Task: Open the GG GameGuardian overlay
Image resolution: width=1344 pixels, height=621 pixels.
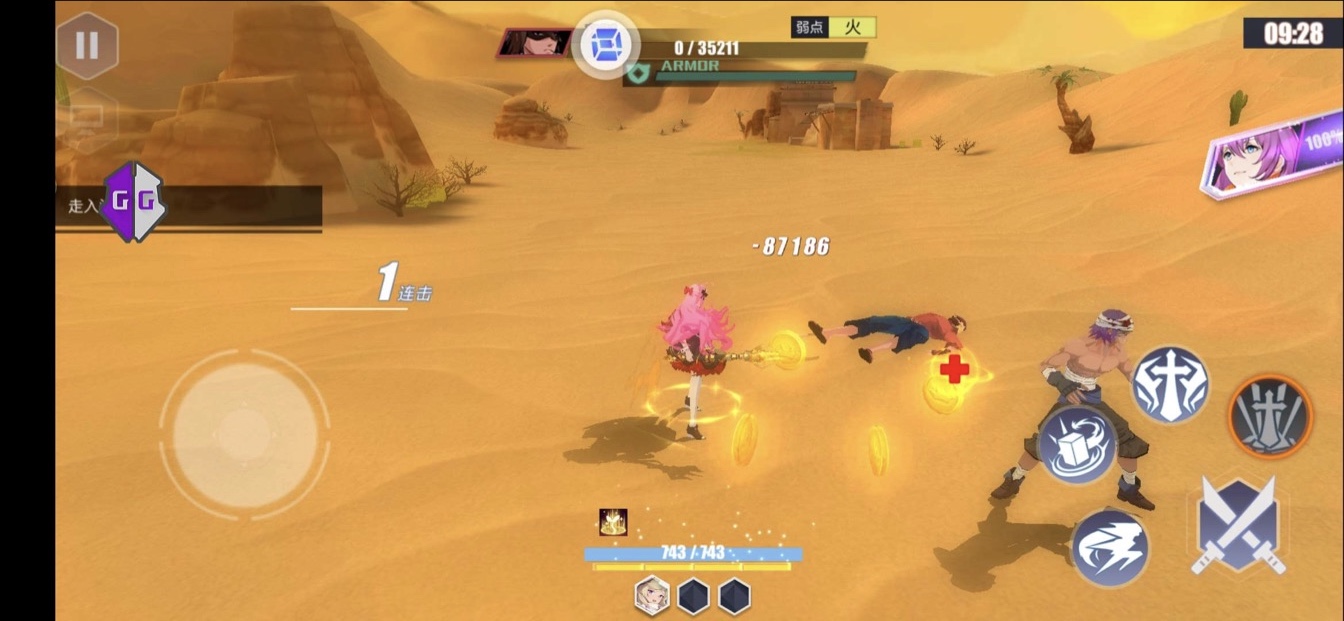Action: point(133,202)
